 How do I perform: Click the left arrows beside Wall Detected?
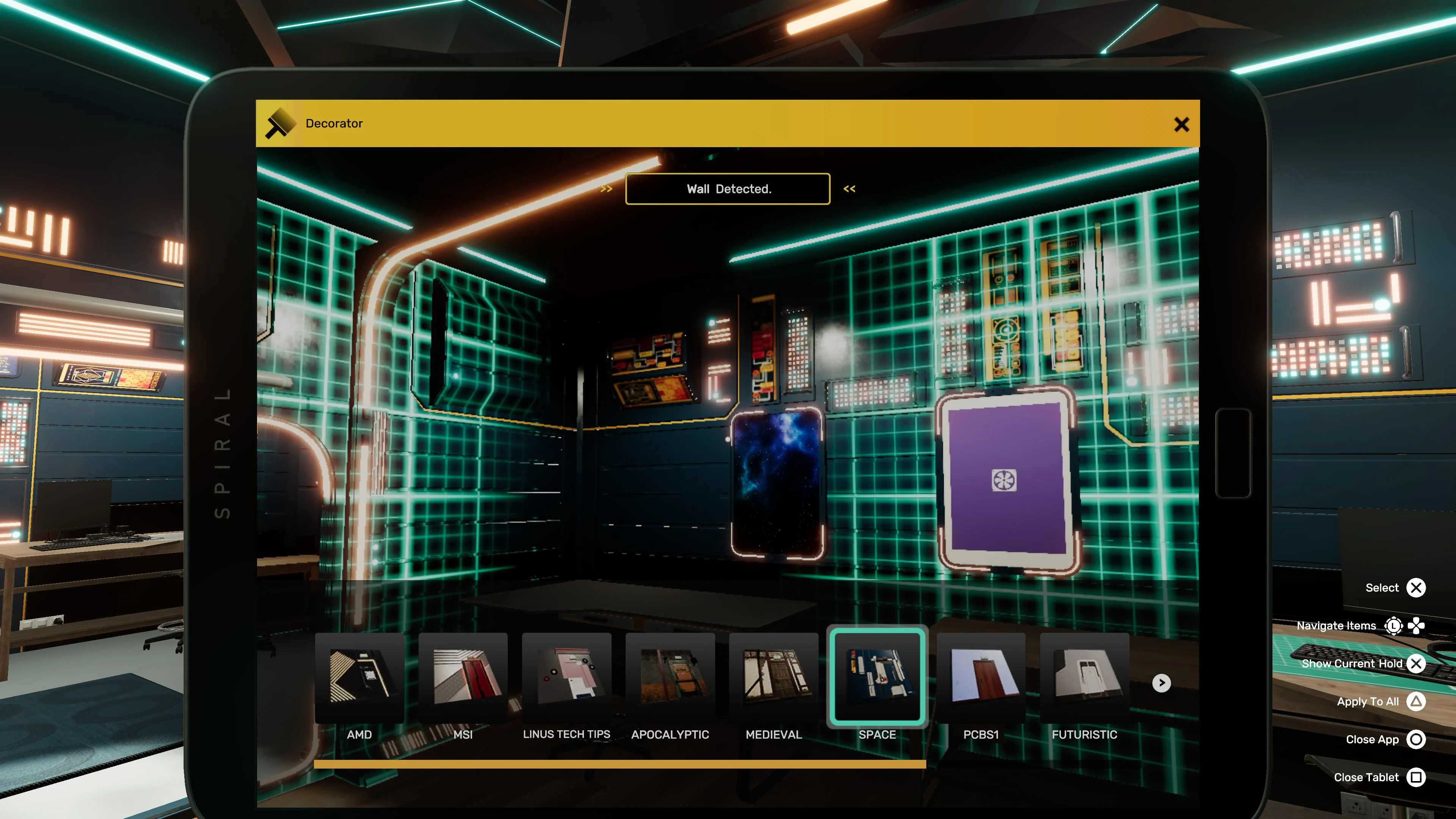[607, 189]
